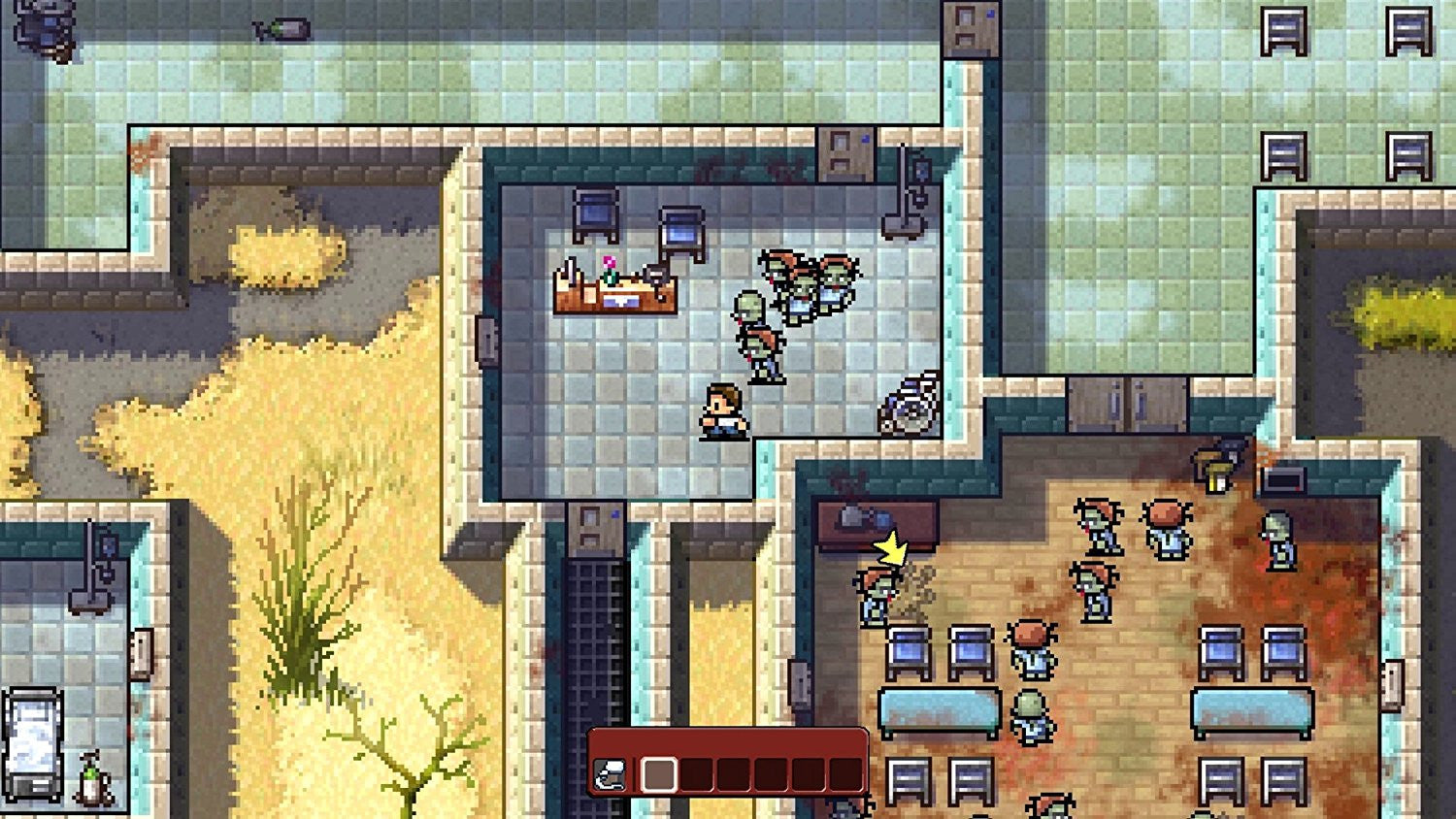Select the fist icon in the hotbar
1456x819 pixels.
(610, 774)
